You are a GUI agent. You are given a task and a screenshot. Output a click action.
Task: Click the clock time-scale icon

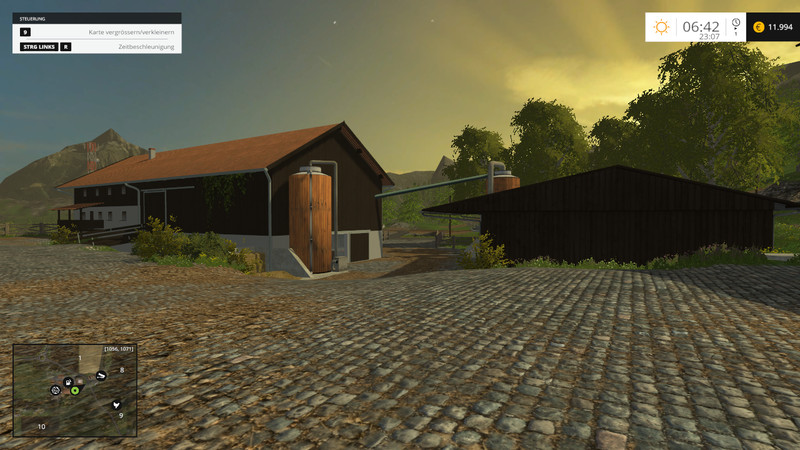click(735, 23)
